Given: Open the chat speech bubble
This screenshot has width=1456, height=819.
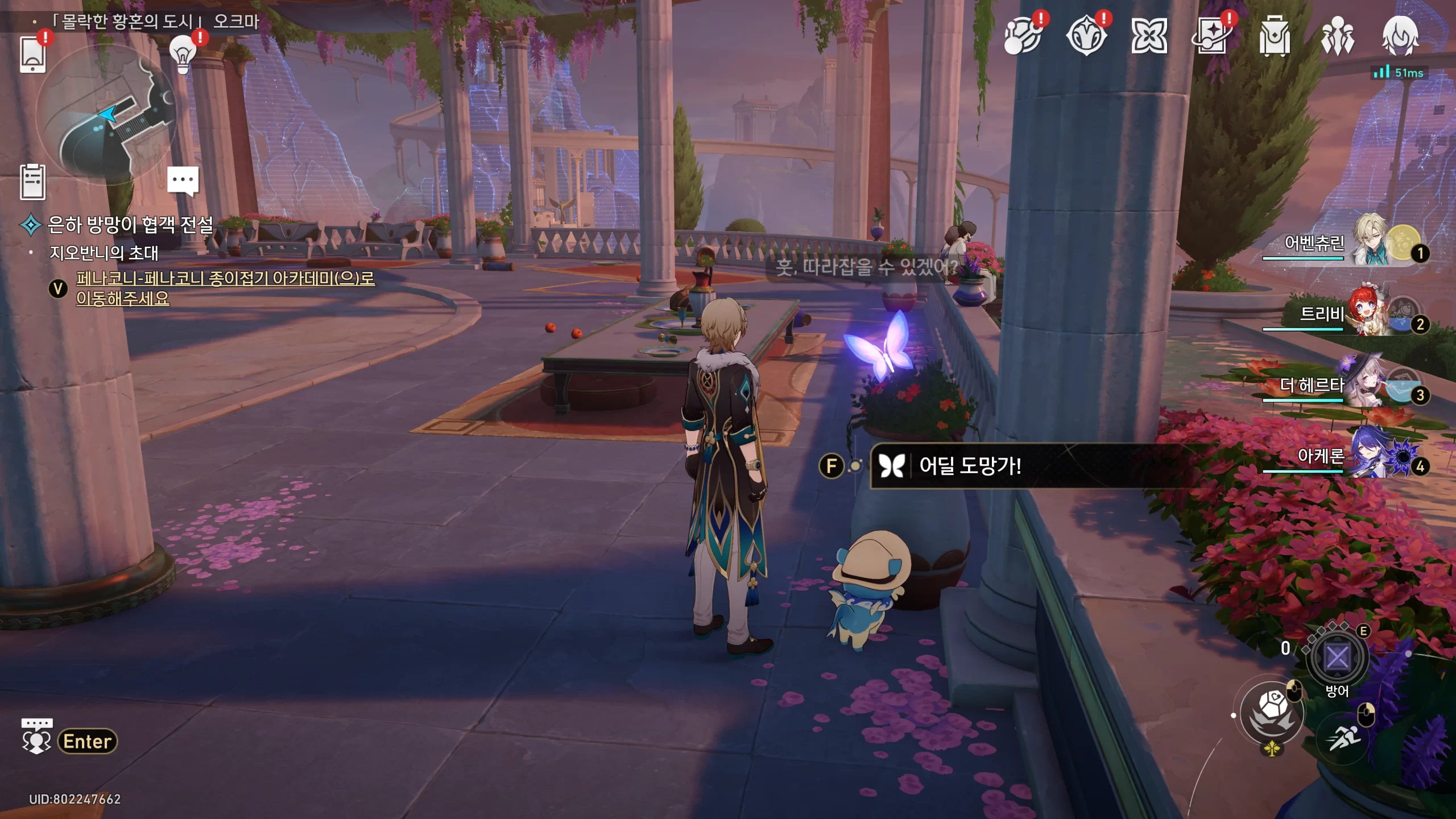Looking at the screenshot, I should (x=183, y=180).
